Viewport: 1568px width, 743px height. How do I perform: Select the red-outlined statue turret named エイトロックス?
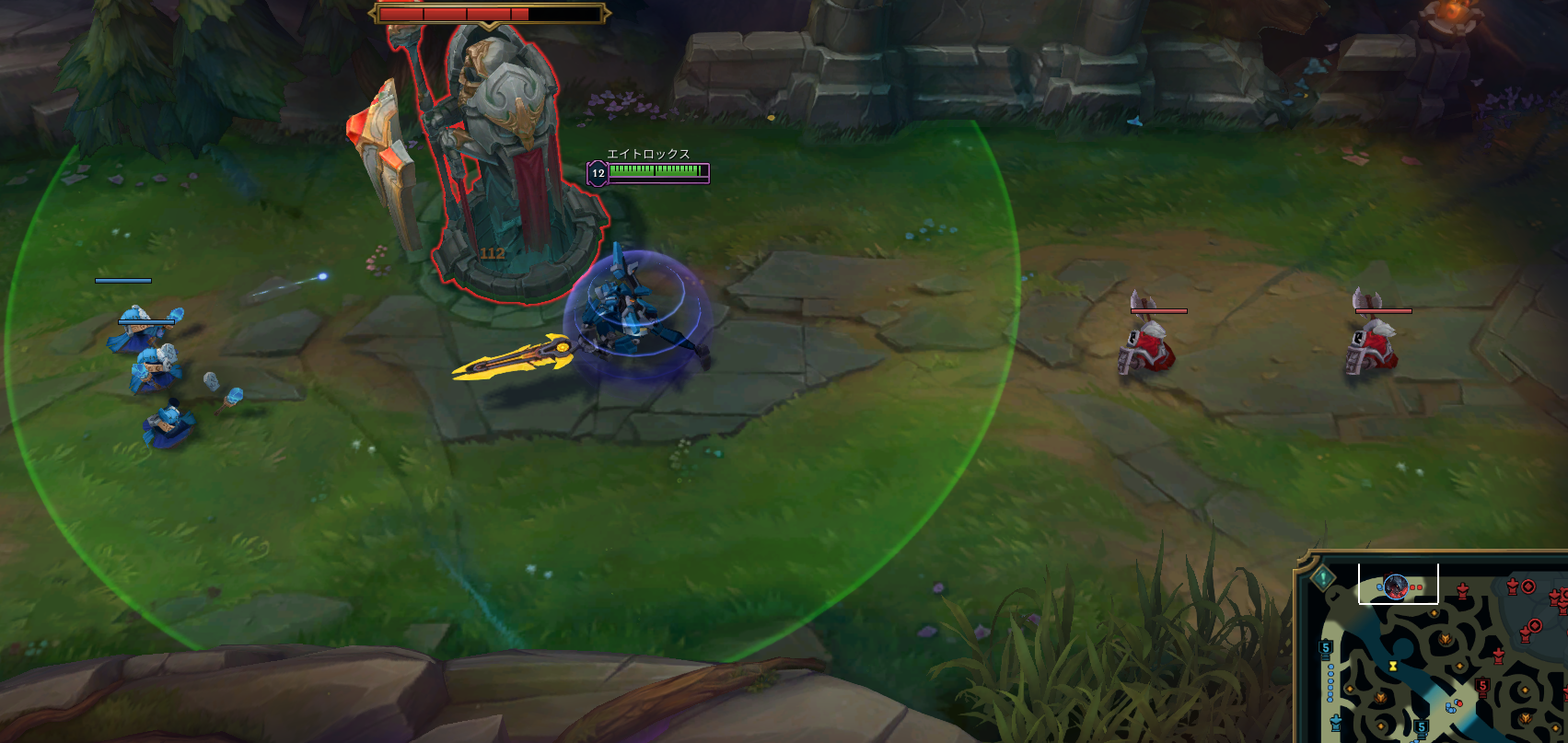[502, 147]
